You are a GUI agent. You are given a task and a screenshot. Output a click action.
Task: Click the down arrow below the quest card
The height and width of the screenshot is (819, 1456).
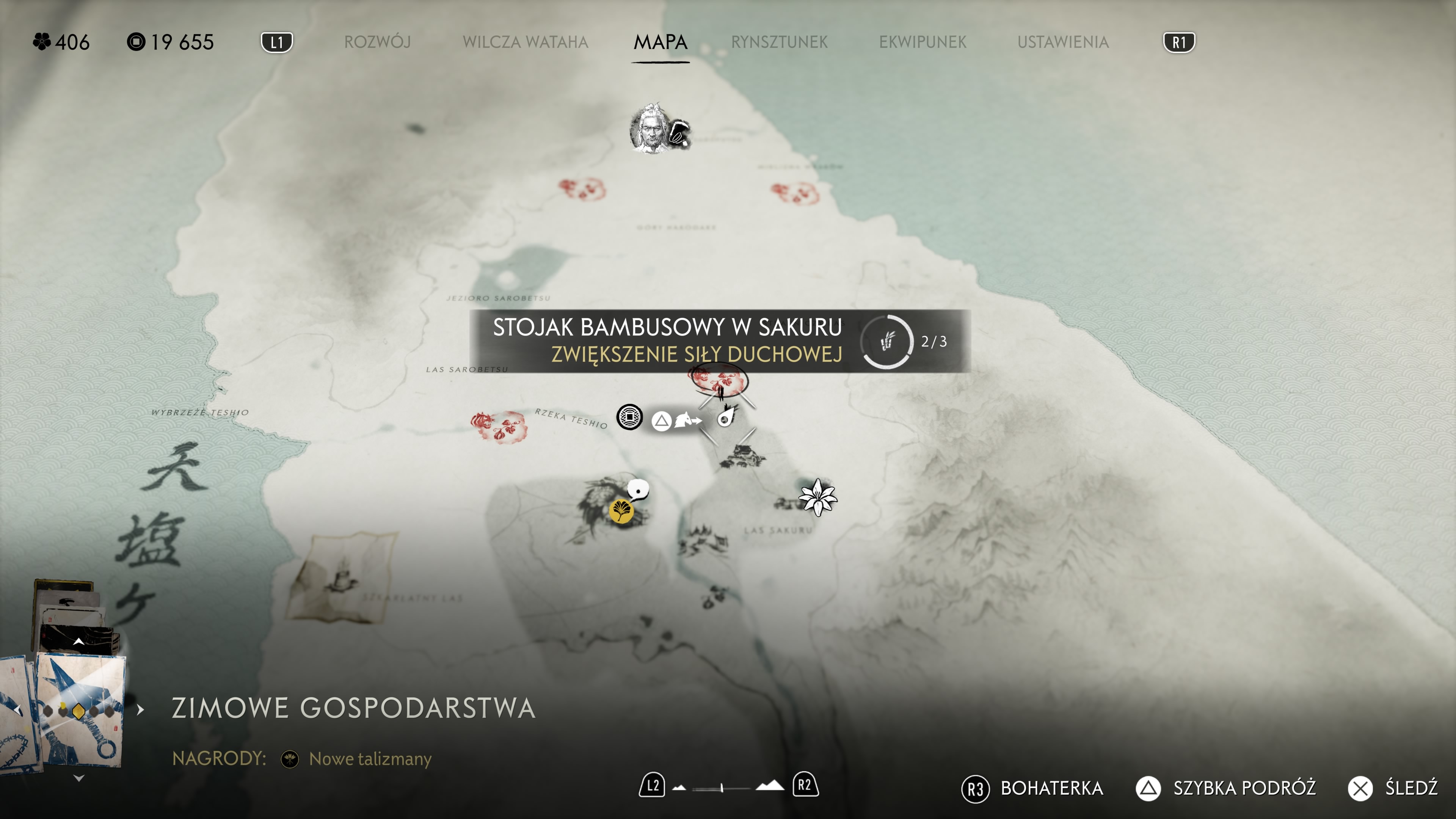pos(78,778)
